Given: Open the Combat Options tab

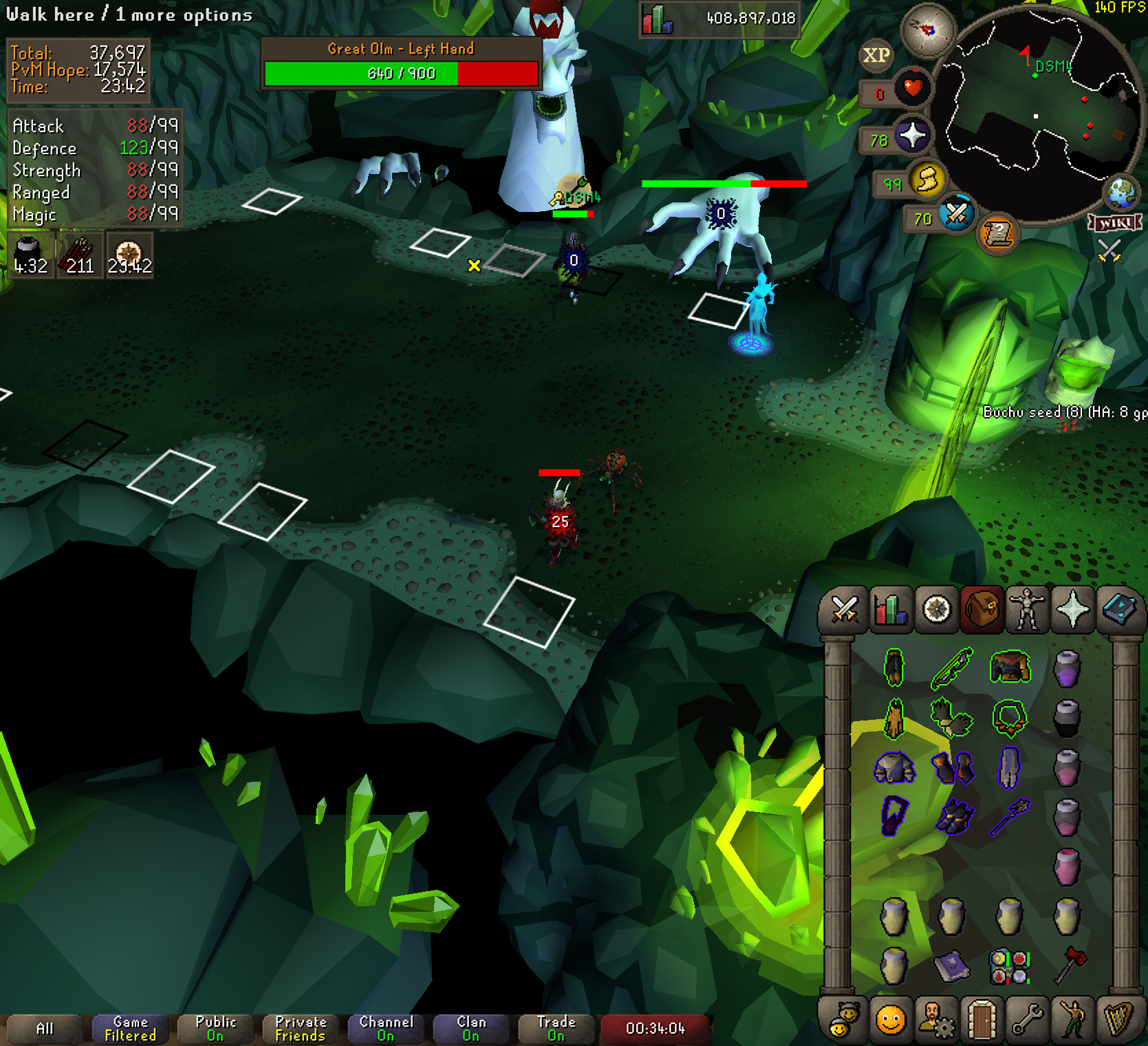Looking at the screenshot, I should click(x=845, y=610).
